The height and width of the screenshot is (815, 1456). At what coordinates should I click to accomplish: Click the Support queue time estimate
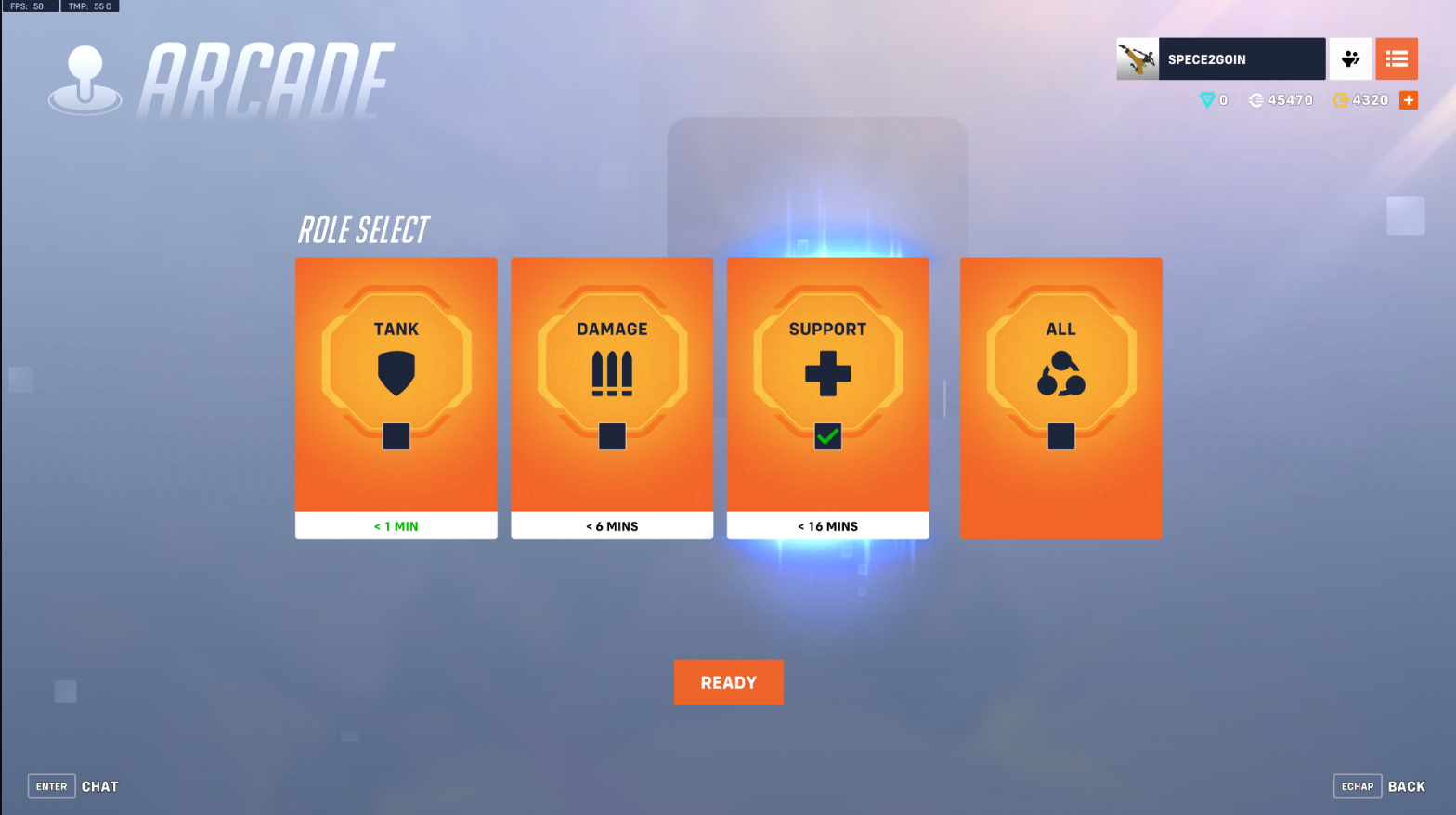pos(827,525)
